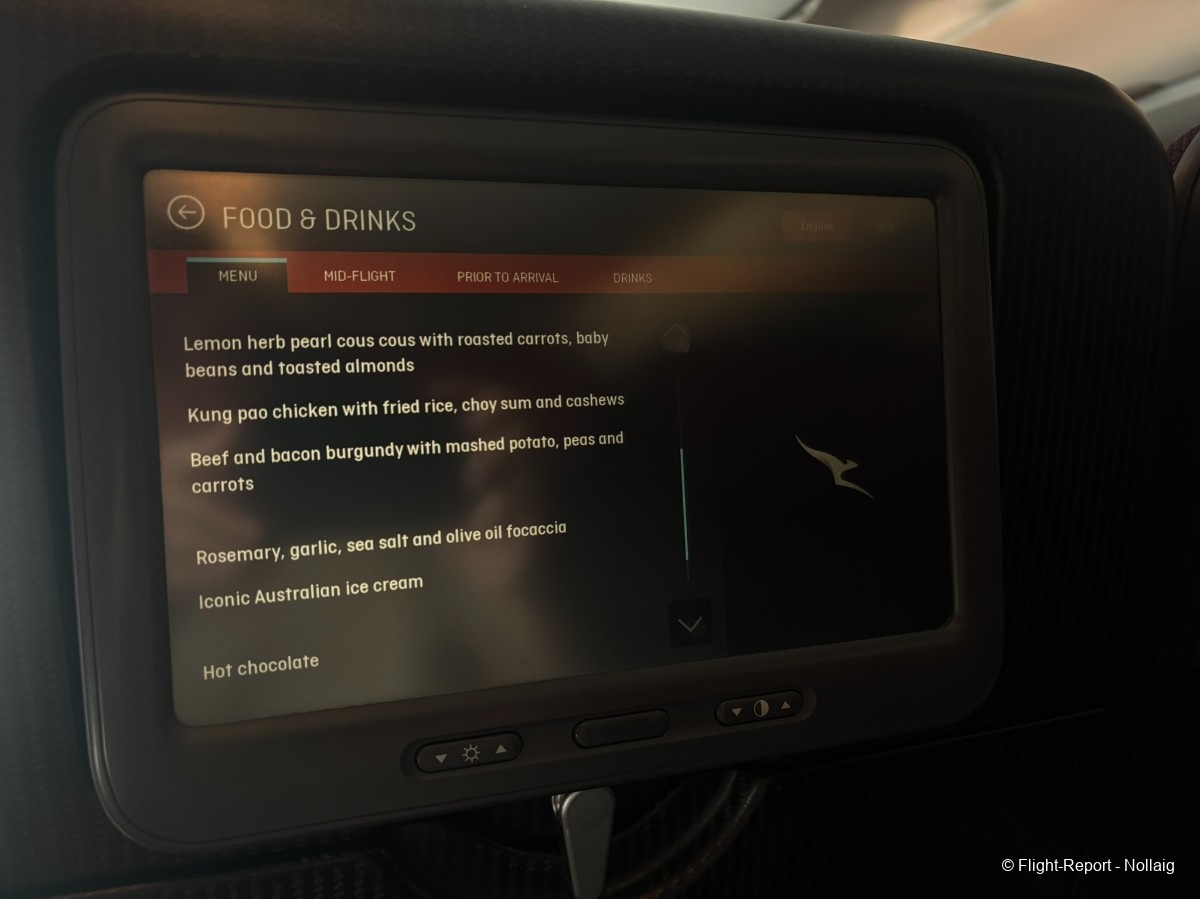The image size is (1200, 899).
Task: Switch to the MID-FLIGHT tab
Action: click(x=359, y=277)
